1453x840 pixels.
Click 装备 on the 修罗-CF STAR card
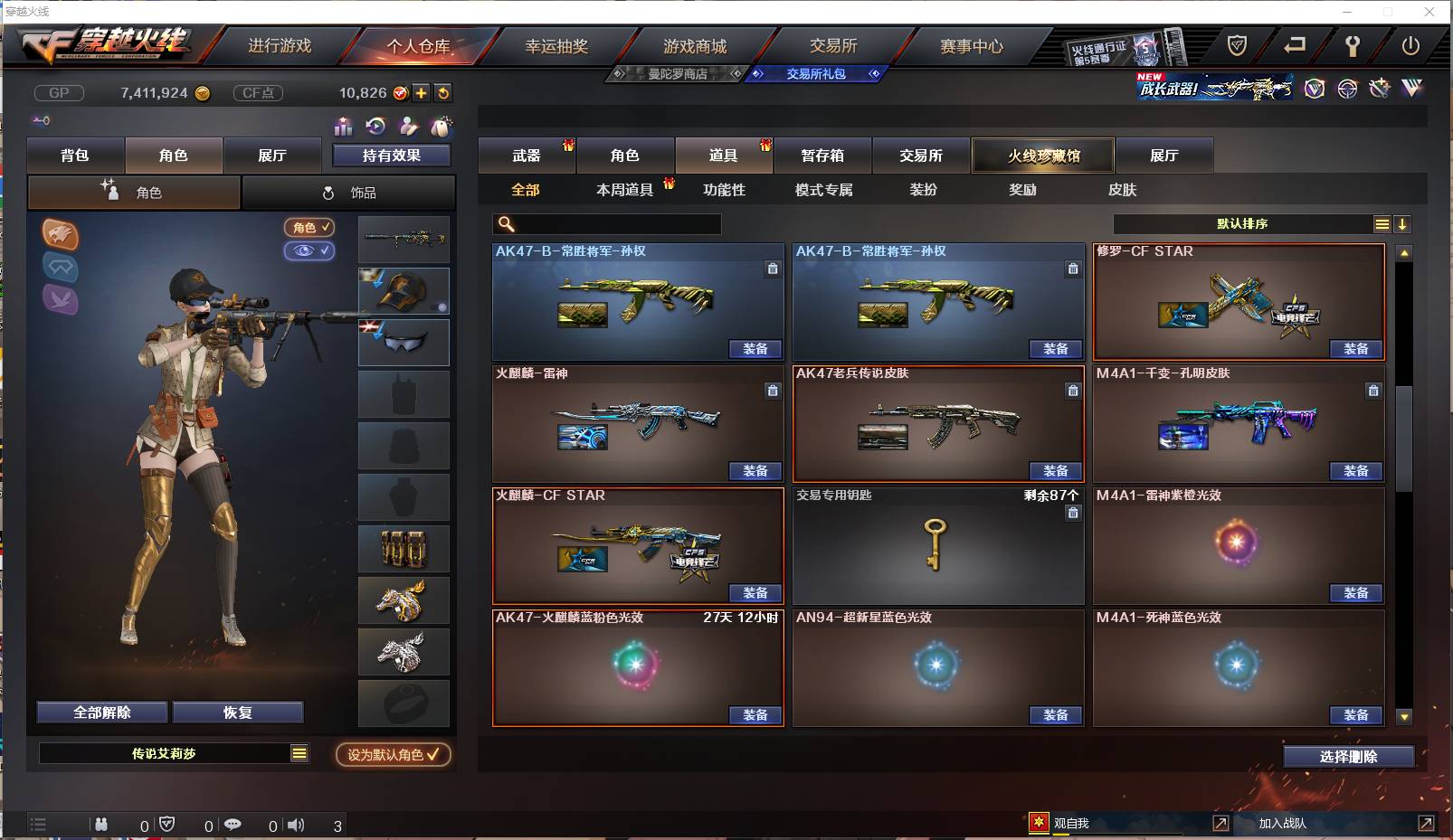click(1356, 348)
